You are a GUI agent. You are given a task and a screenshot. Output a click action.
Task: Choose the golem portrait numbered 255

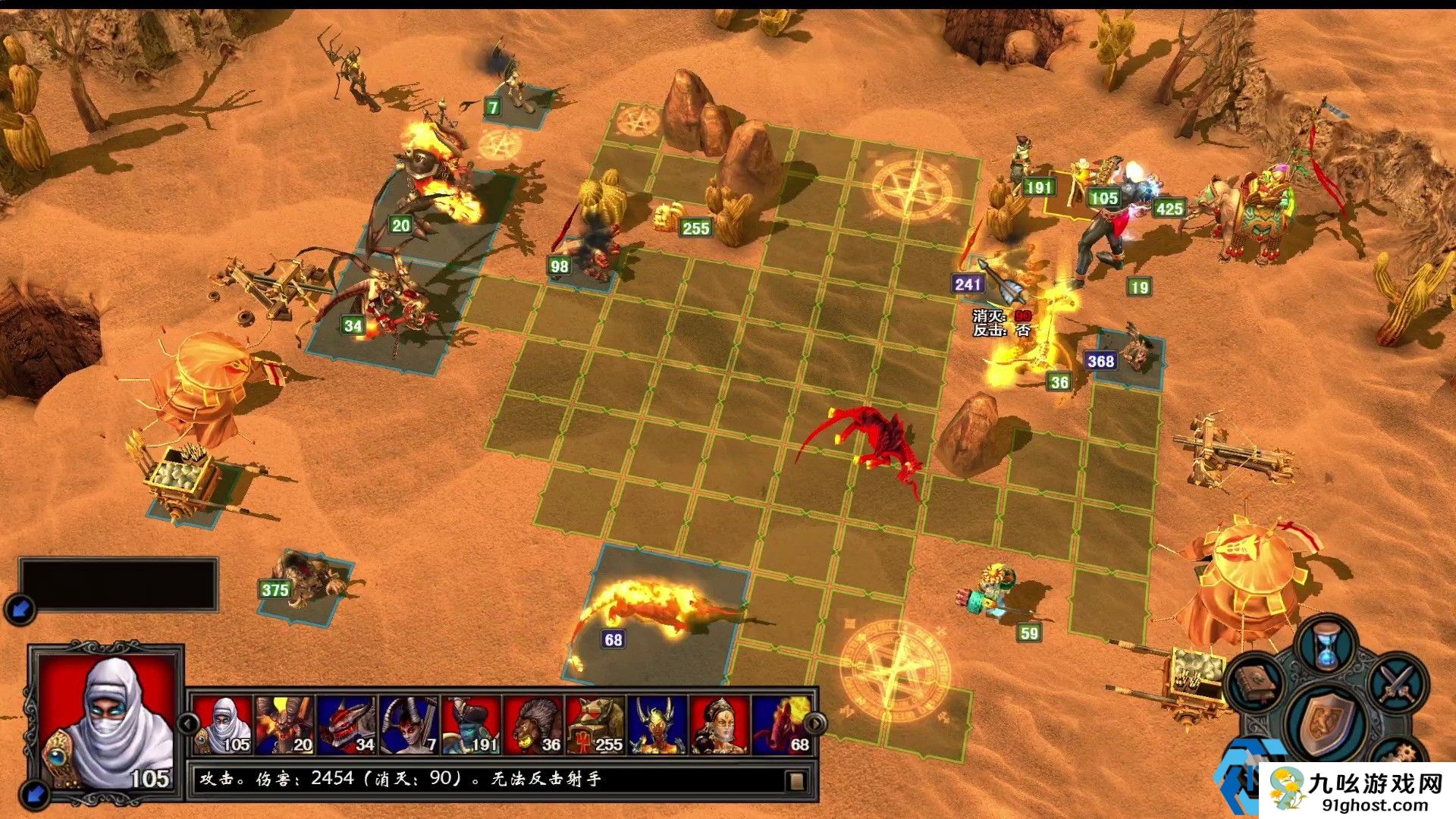click(596, 724)
